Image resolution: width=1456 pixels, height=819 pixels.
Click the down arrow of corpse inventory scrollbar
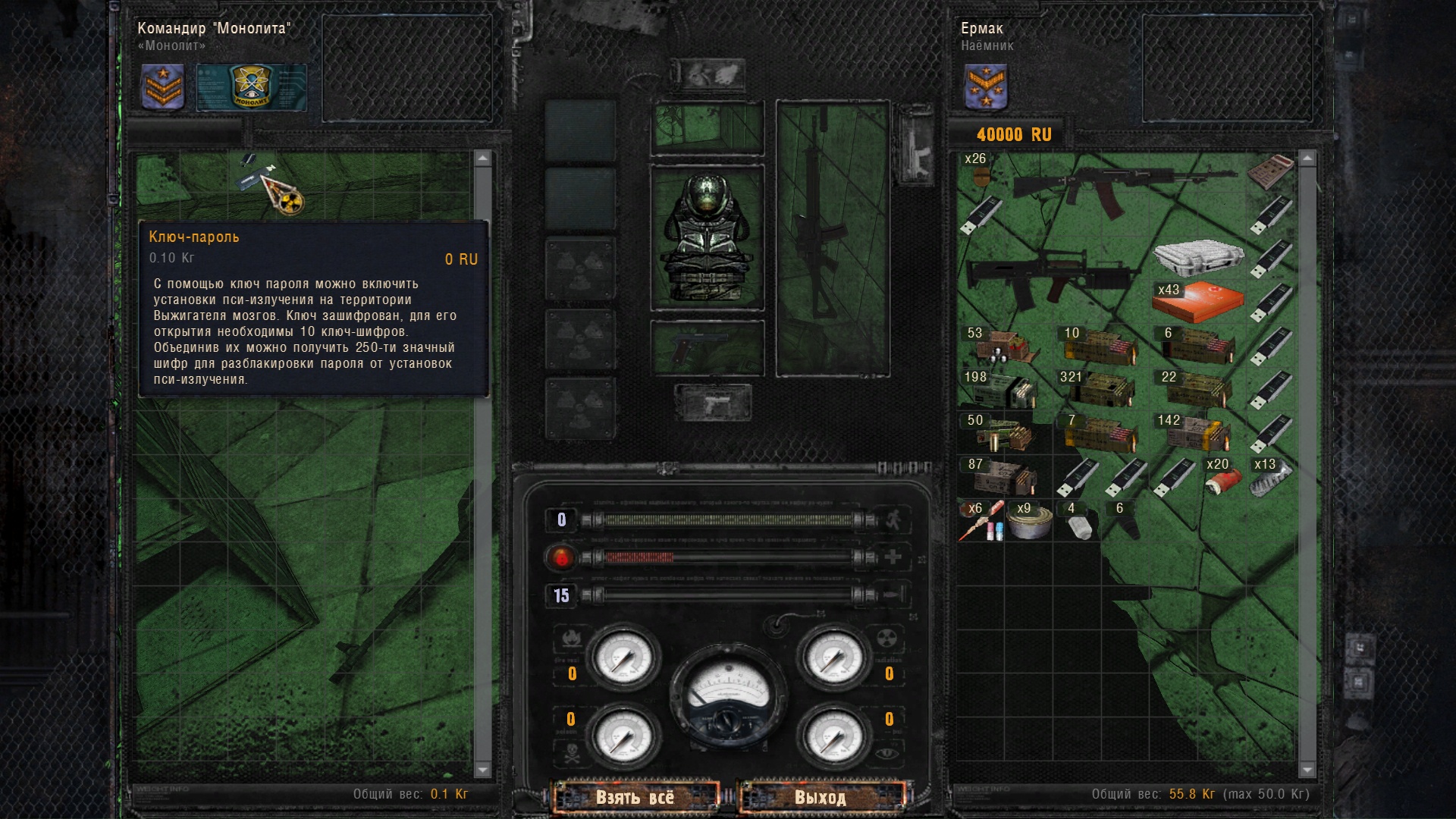pos(482,770)
